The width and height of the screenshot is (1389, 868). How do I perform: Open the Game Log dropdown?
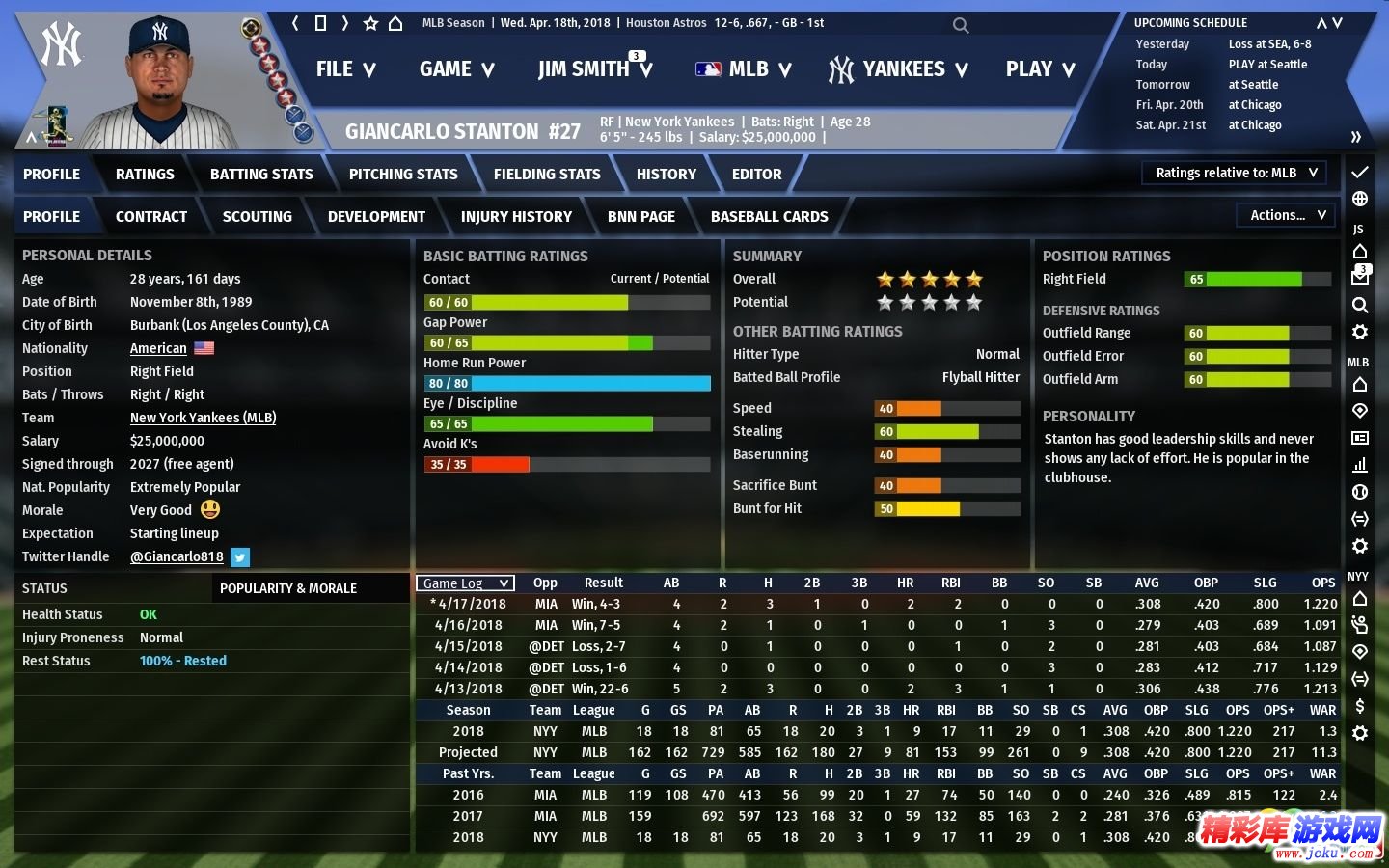465,583
